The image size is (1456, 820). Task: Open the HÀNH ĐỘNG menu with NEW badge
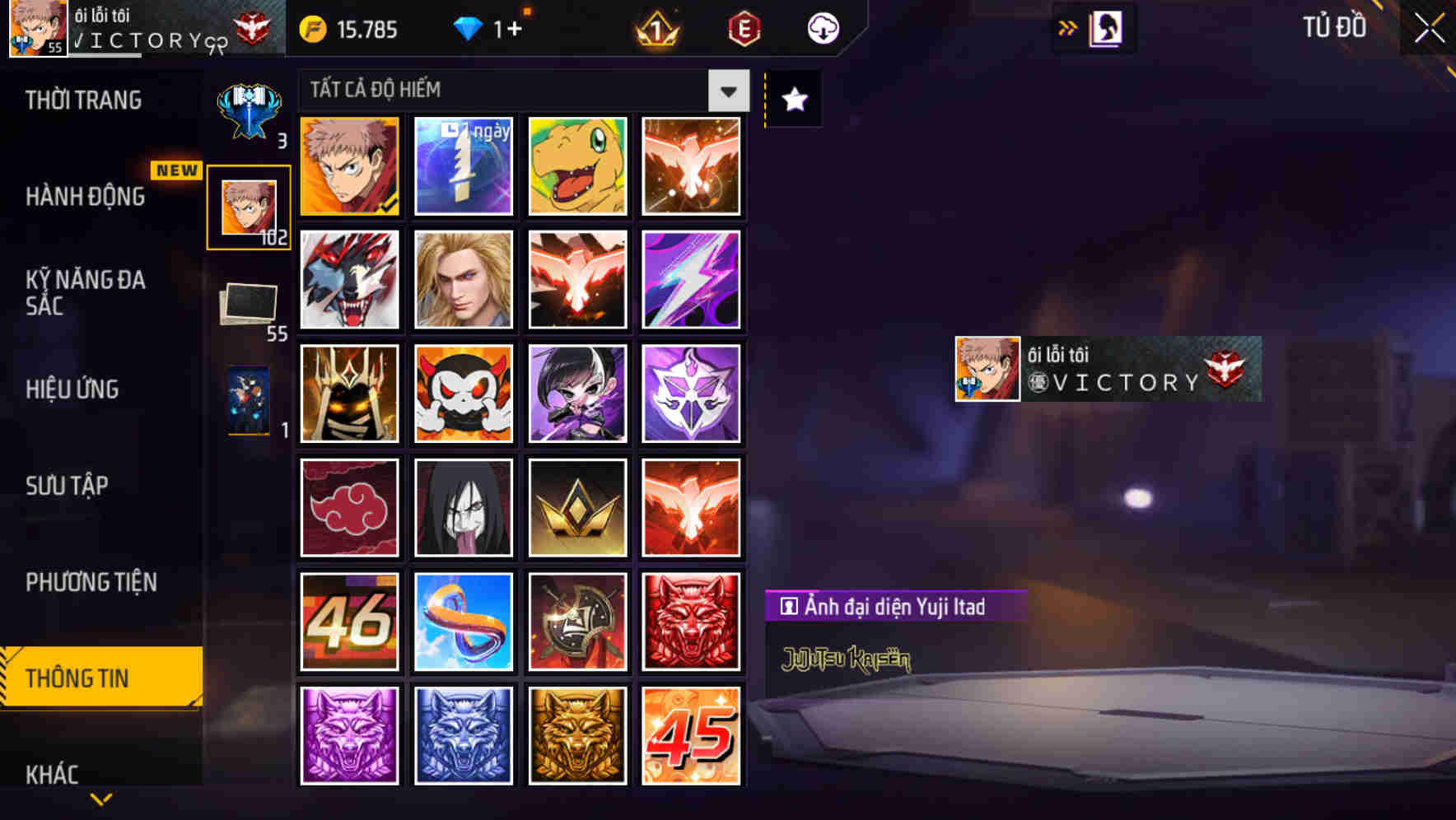(x=85, y=197)
